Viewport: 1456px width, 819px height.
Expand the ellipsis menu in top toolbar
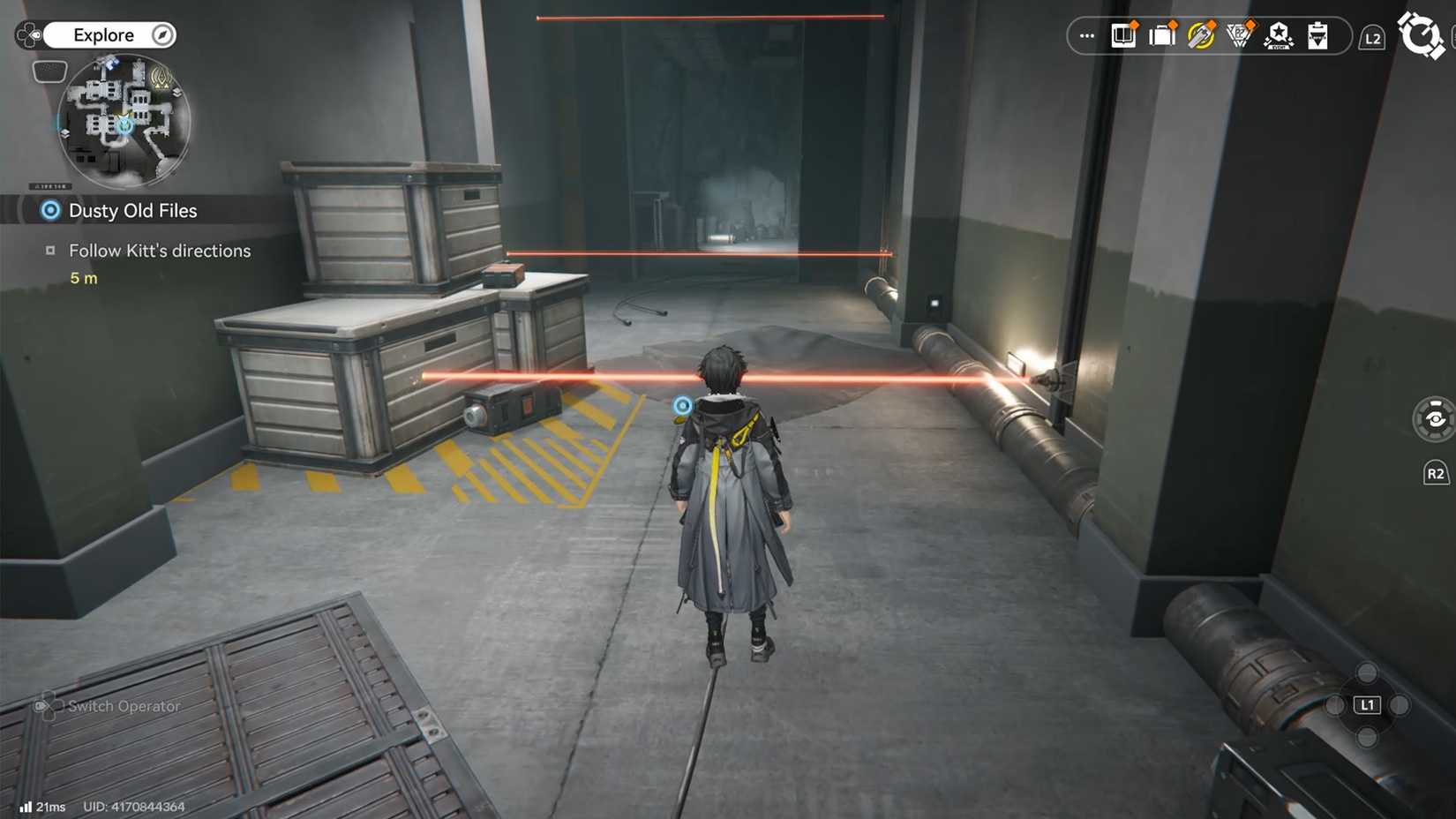click(x=1085, y=35)
